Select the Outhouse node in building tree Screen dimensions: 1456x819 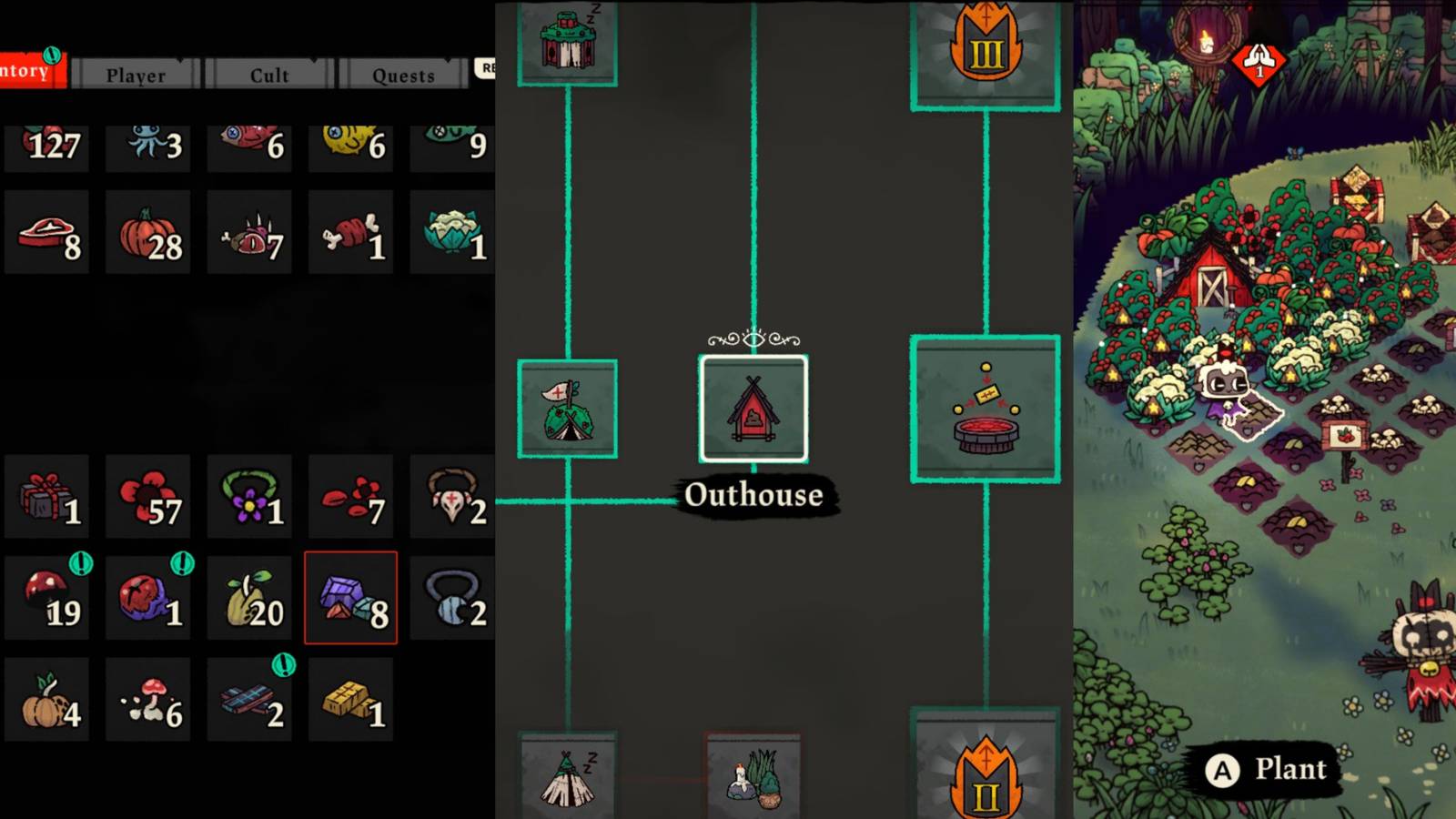point(753,408)
